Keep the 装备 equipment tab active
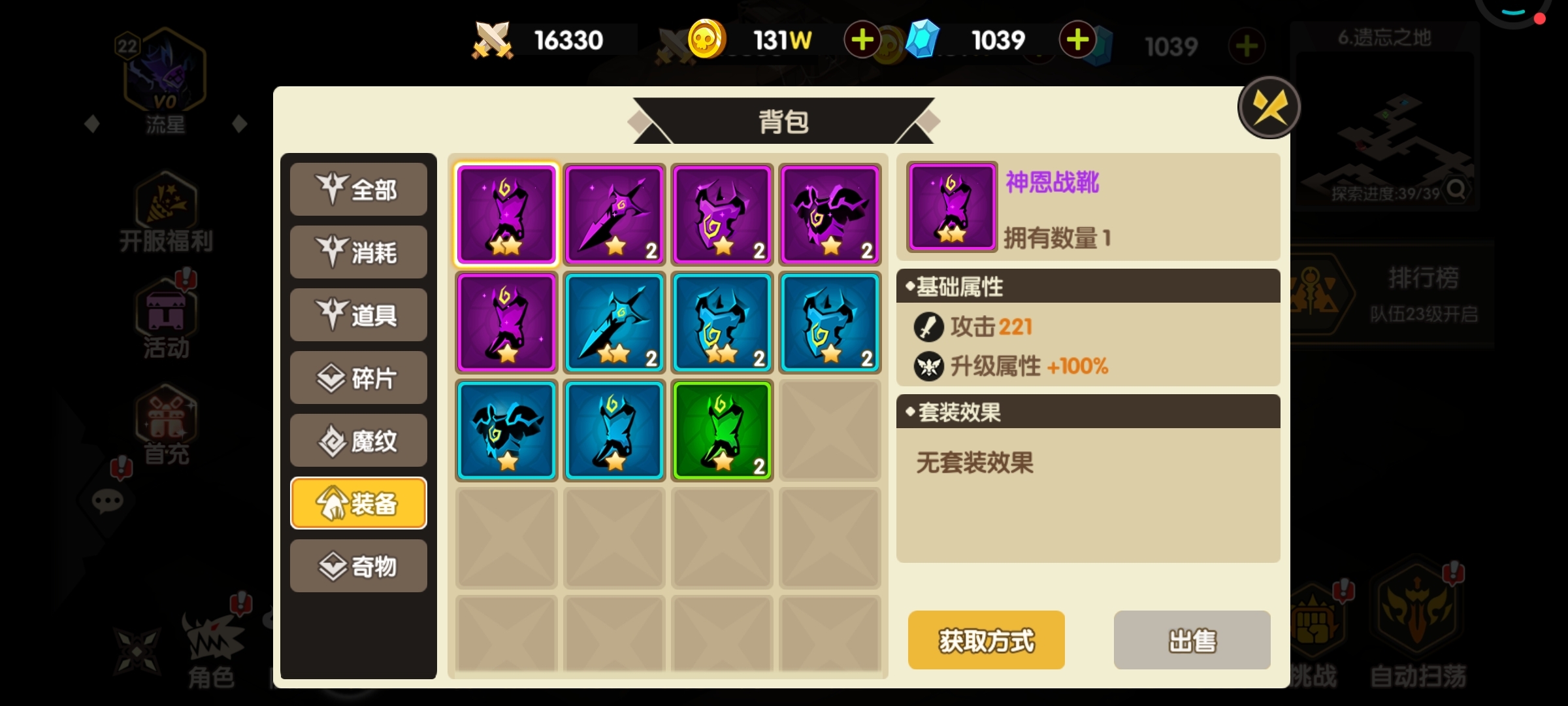Viewport: 1568px width, 706px height. (x=358, y=502)
